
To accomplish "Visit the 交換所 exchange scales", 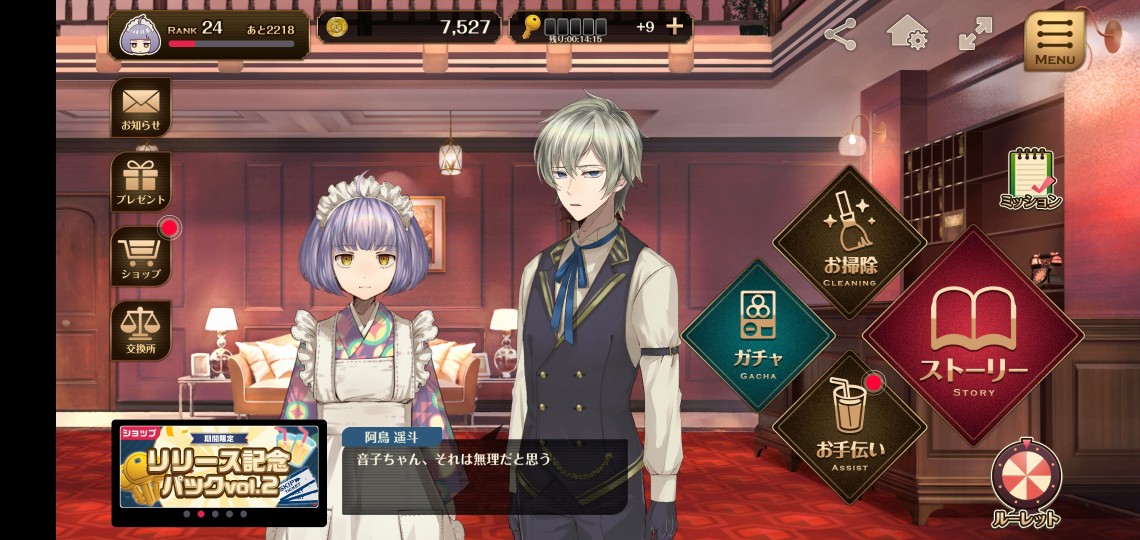I will tap(140, 330).
